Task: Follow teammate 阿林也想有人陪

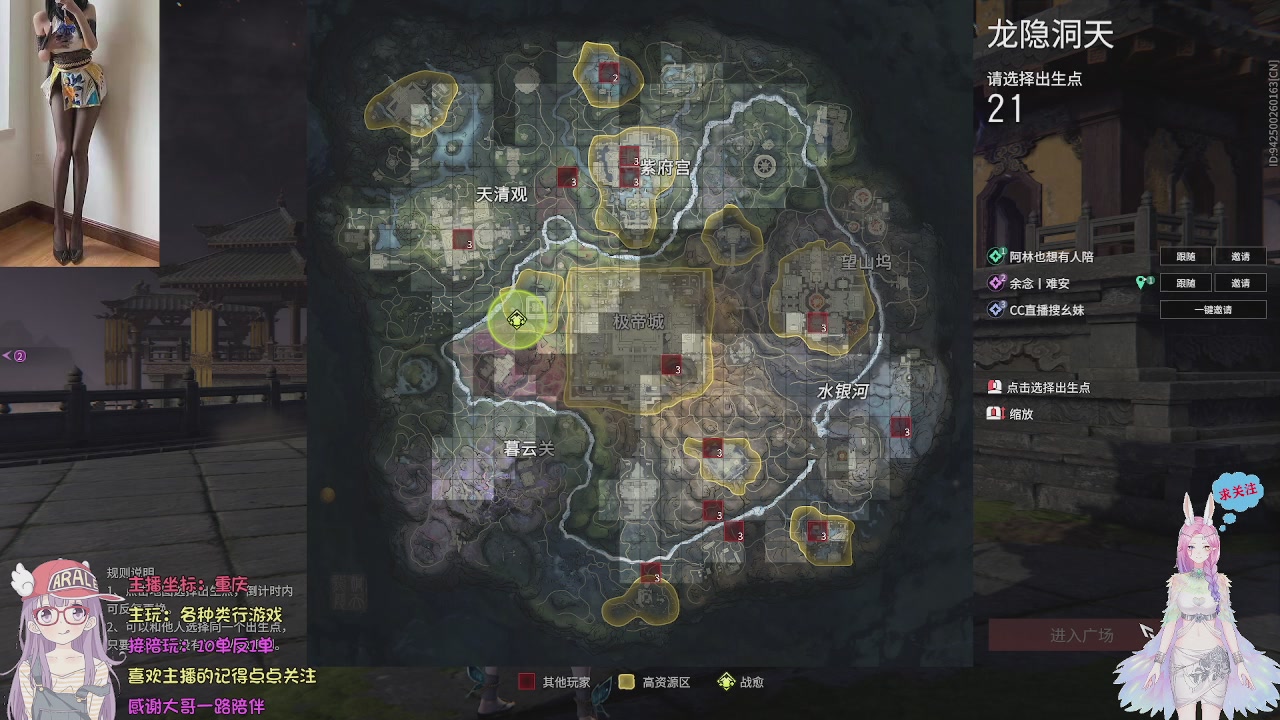Action: (x=1186, y=257)
